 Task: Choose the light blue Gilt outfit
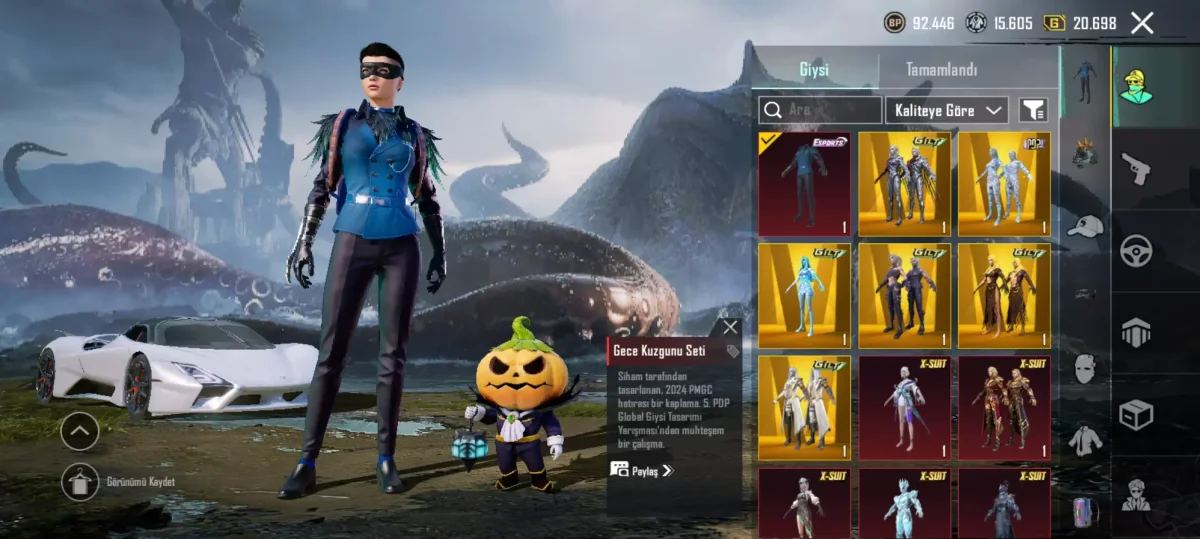click(804, 296)
